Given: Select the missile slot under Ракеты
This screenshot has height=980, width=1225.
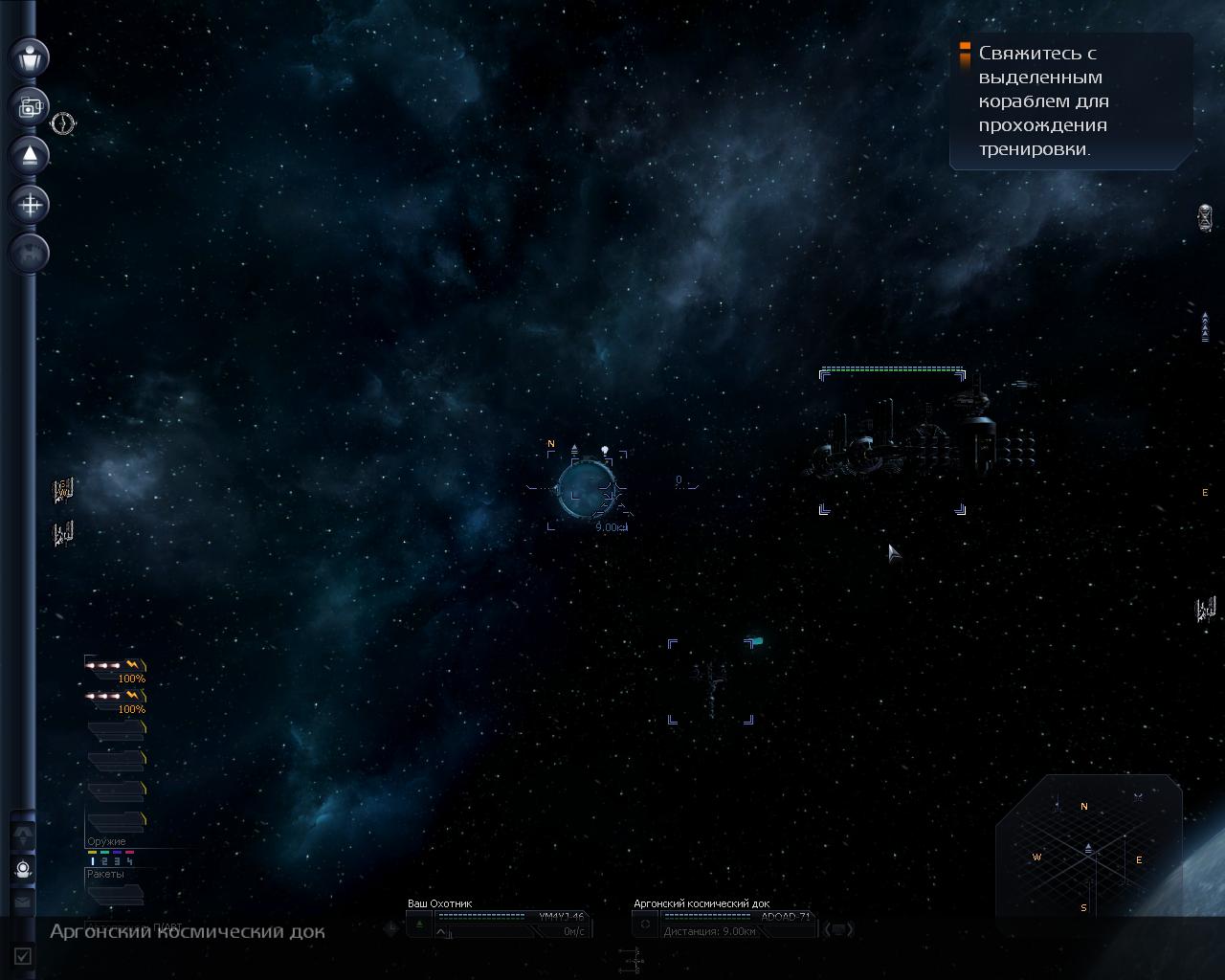Looking at the screenshot, I should tap(115, 894).
